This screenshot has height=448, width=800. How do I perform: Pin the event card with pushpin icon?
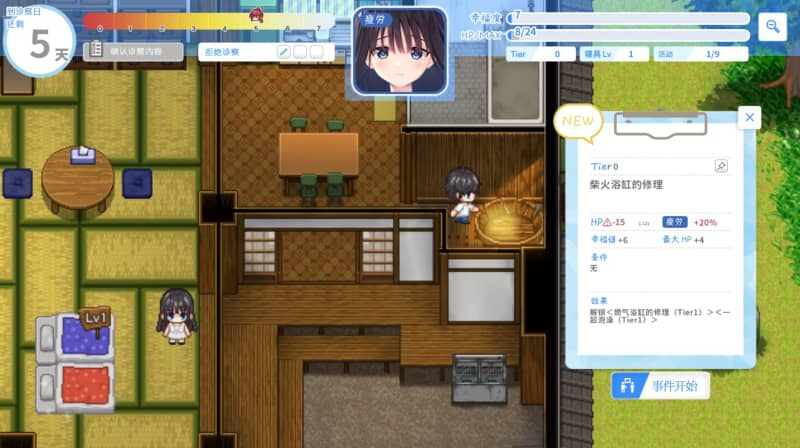[x=720, y=166]
